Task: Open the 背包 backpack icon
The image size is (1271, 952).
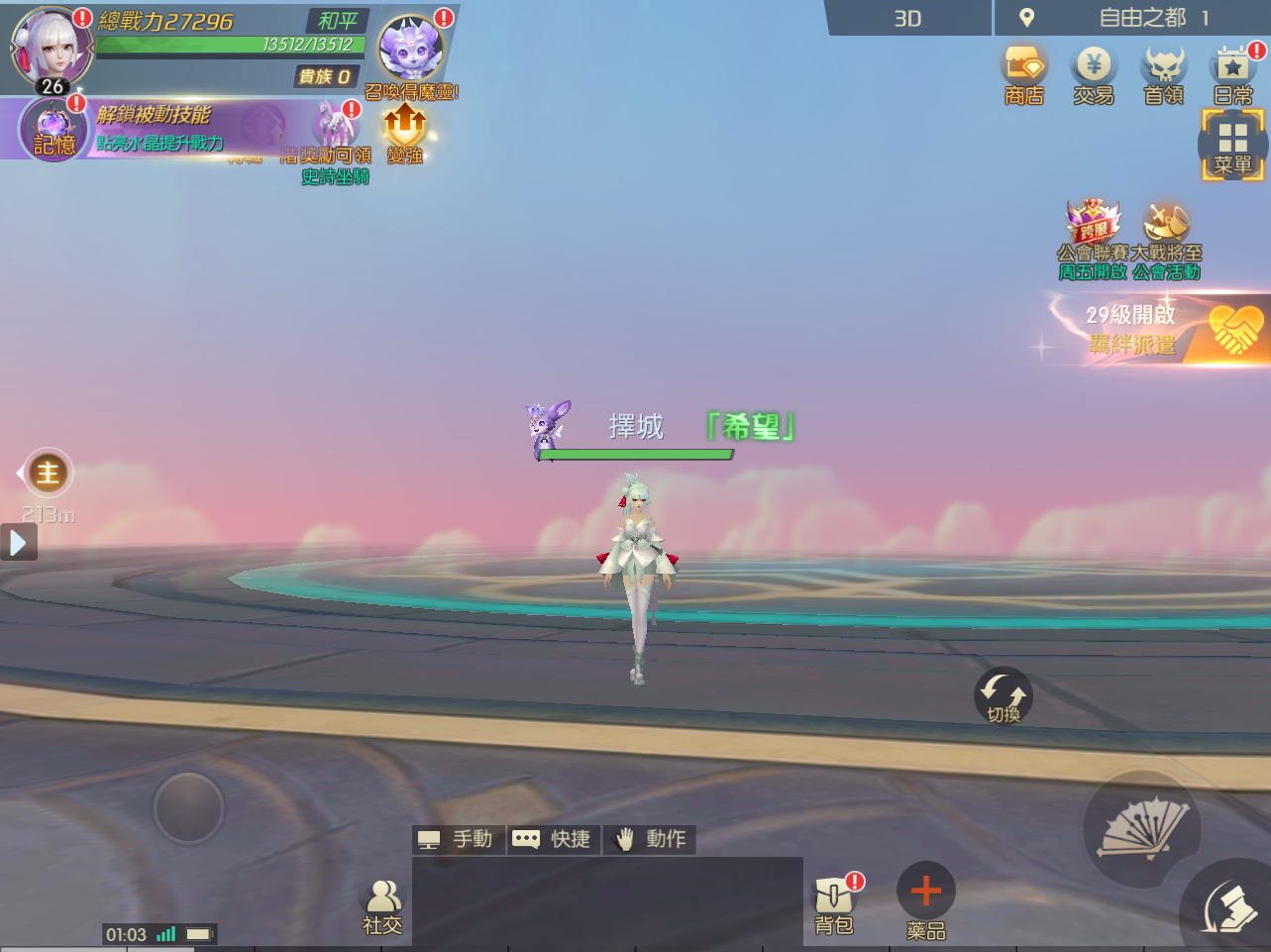Action: point(833,899)
